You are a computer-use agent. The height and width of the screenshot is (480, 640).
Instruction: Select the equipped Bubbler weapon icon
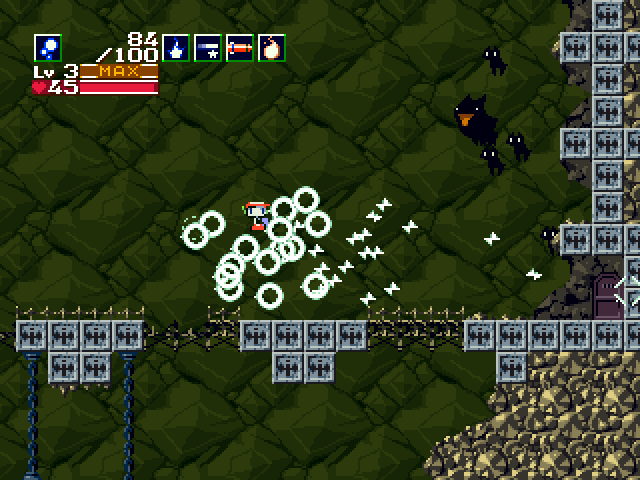(x=47, y=47)
